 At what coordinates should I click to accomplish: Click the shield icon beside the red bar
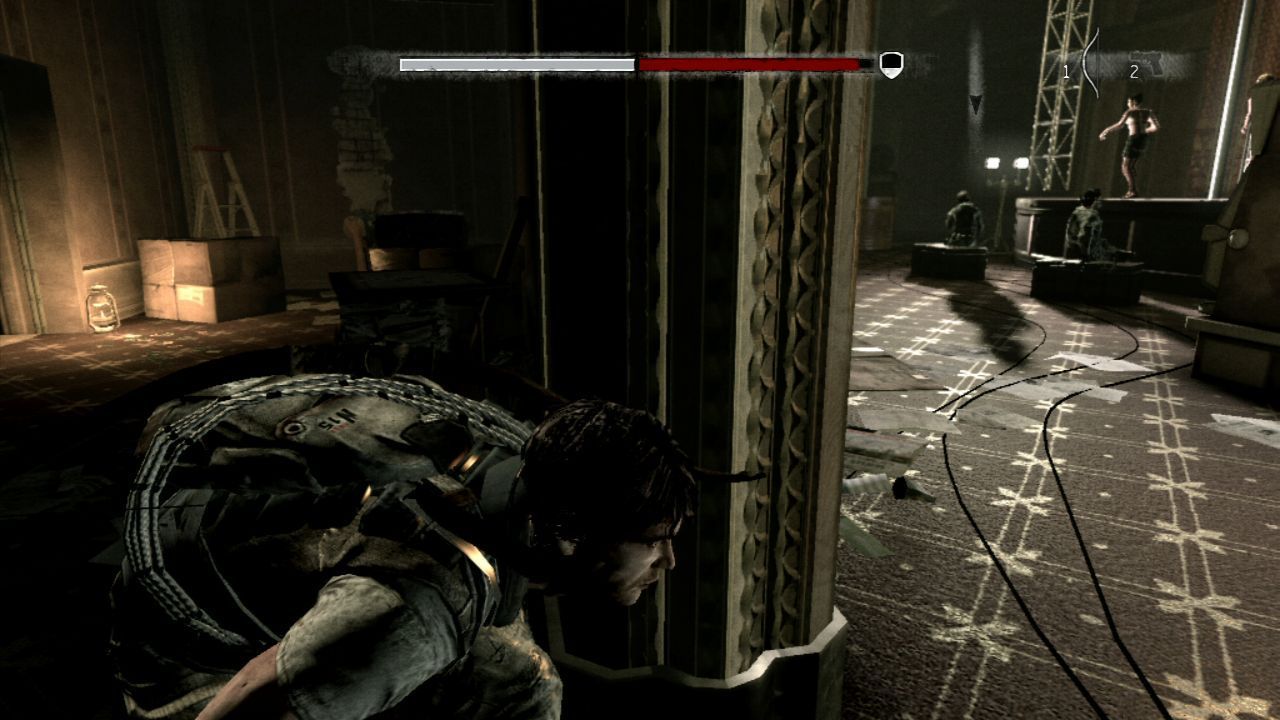coord(891,64)
